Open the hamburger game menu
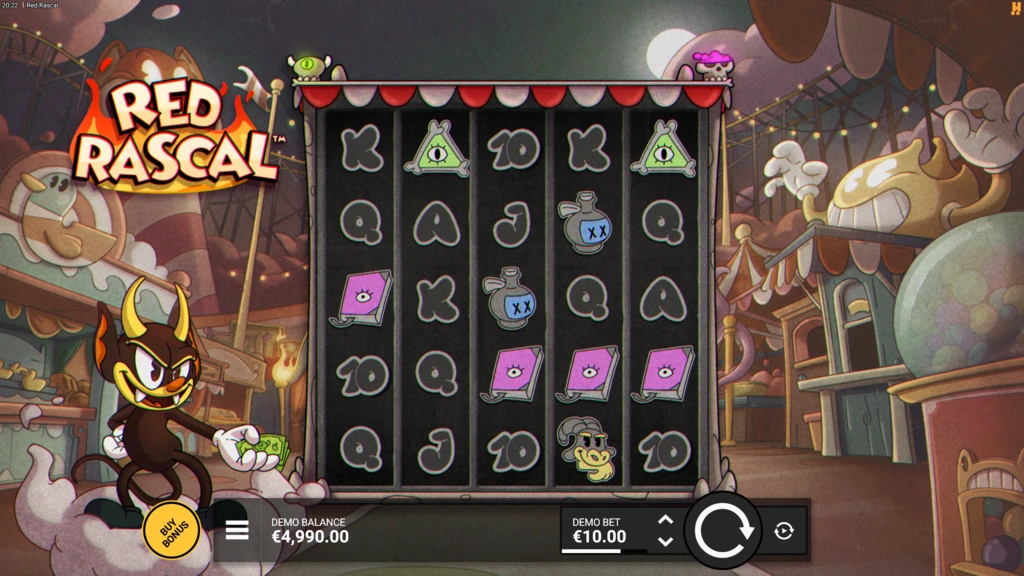 point(237,529)
